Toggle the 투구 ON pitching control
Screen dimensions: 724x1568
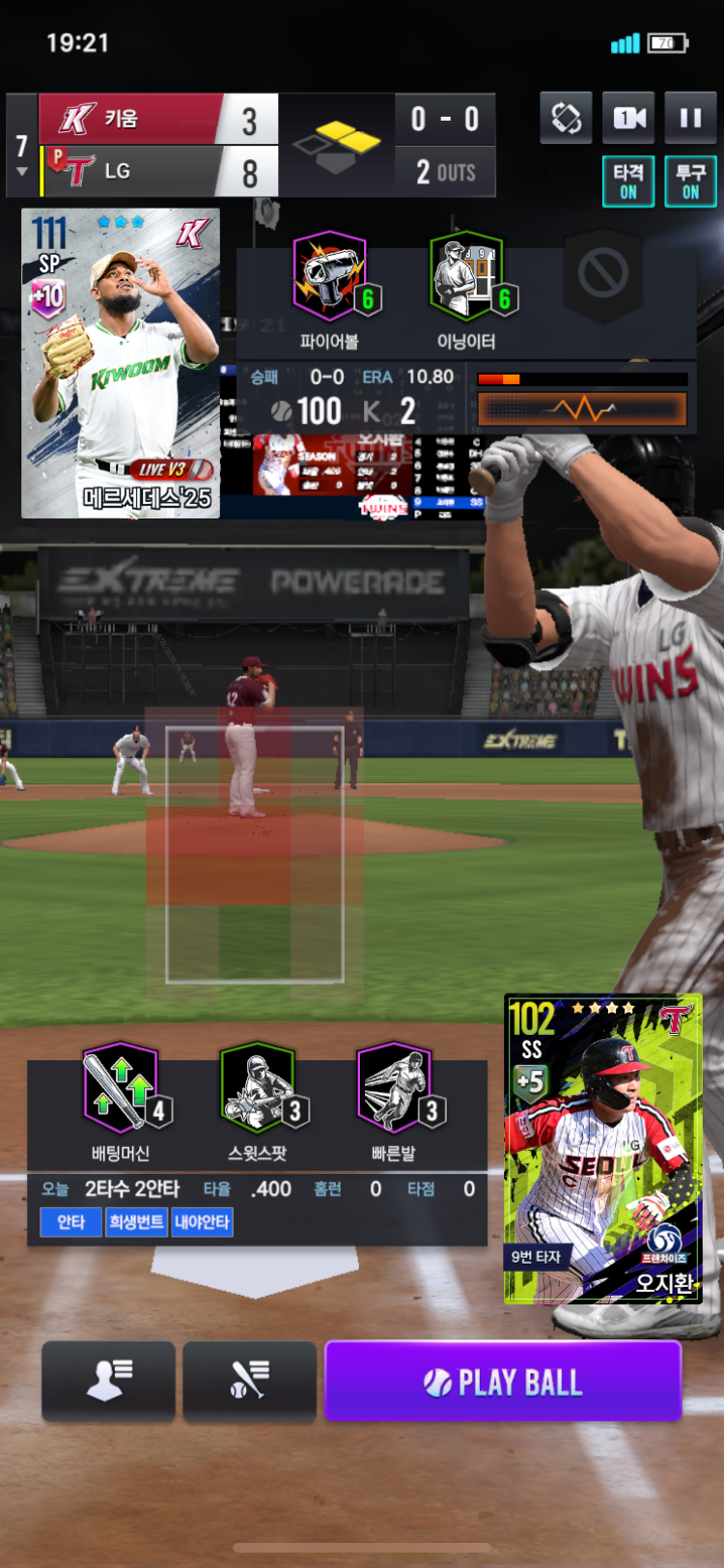pyautogui.click(x=690, y=182)
